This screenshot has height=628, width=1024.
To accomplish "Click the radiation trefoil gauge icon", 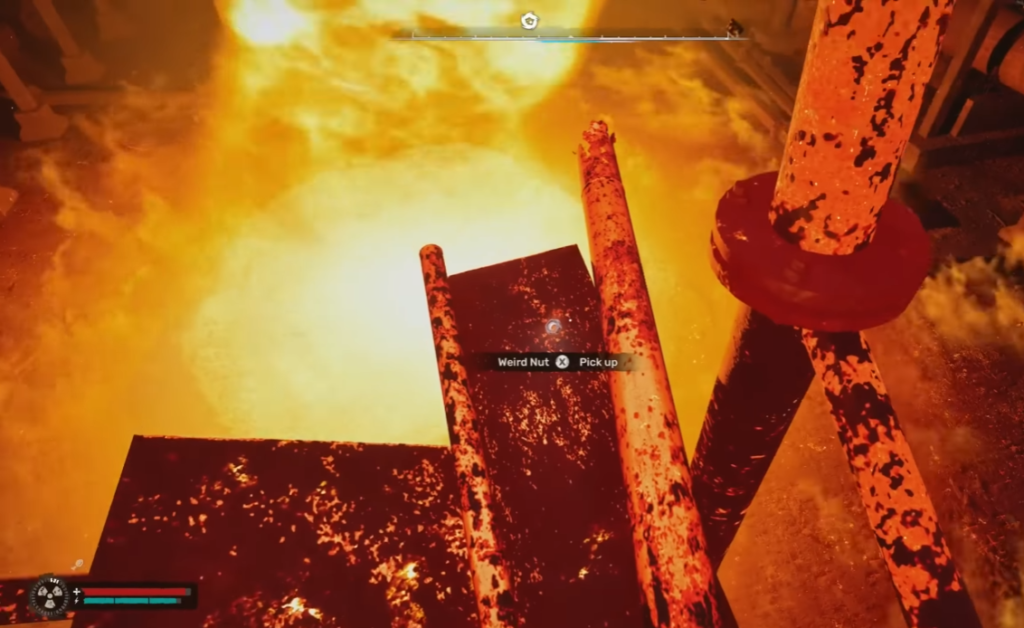I will point(49,596).
